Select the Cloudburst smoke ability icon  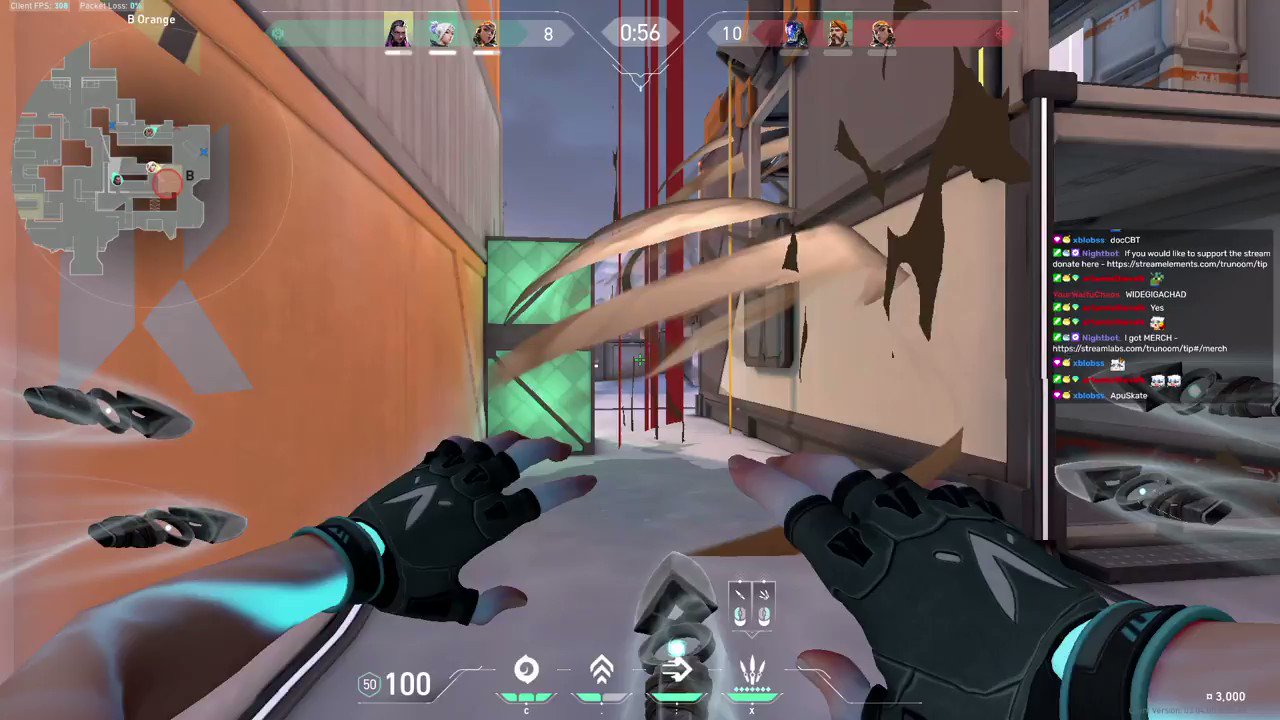pos(526,668)
